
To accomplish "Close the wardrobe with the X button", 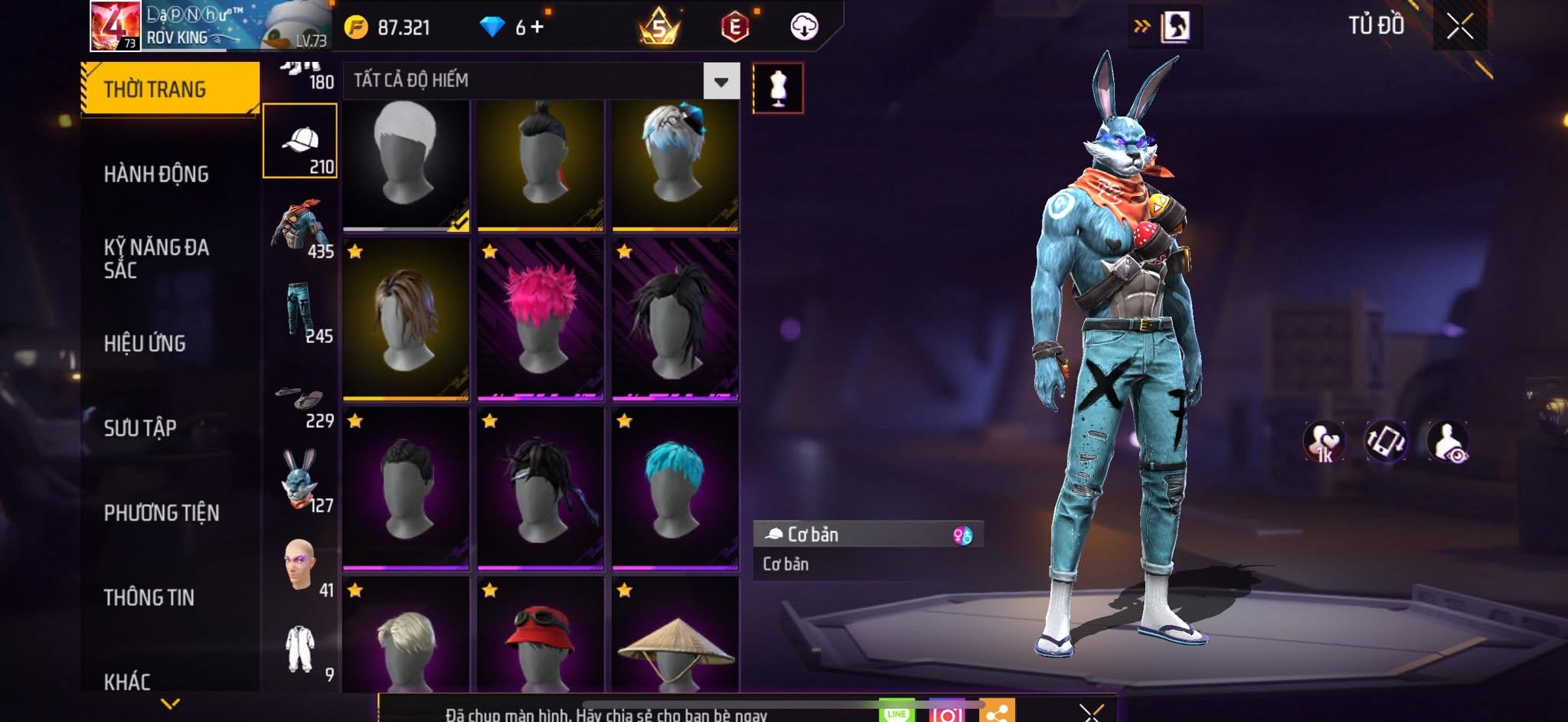I will pos(1460,27).
